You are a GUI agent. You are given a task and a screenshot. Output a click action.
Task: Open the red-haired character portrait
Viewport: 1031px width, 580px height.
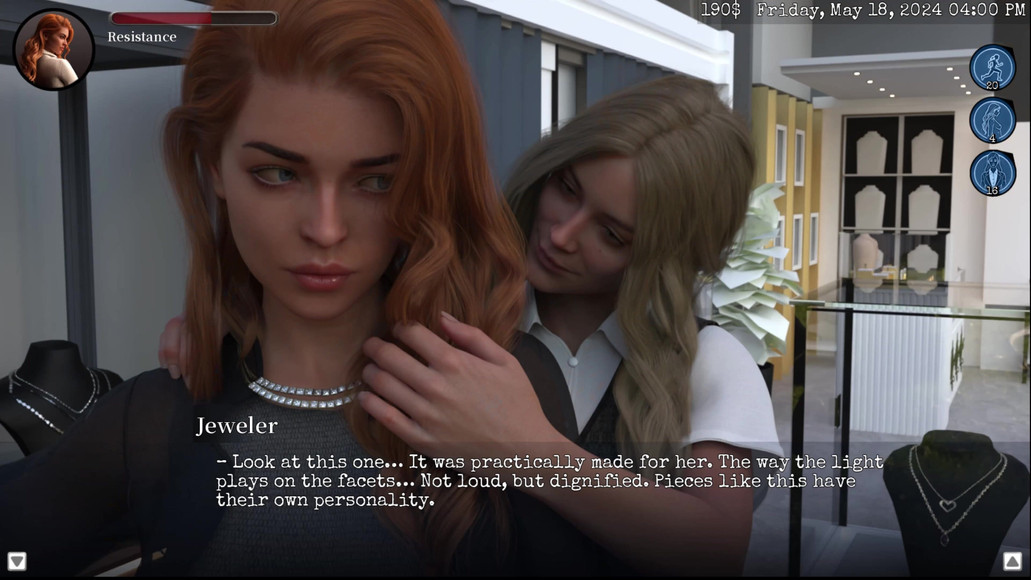pos(53,50)
